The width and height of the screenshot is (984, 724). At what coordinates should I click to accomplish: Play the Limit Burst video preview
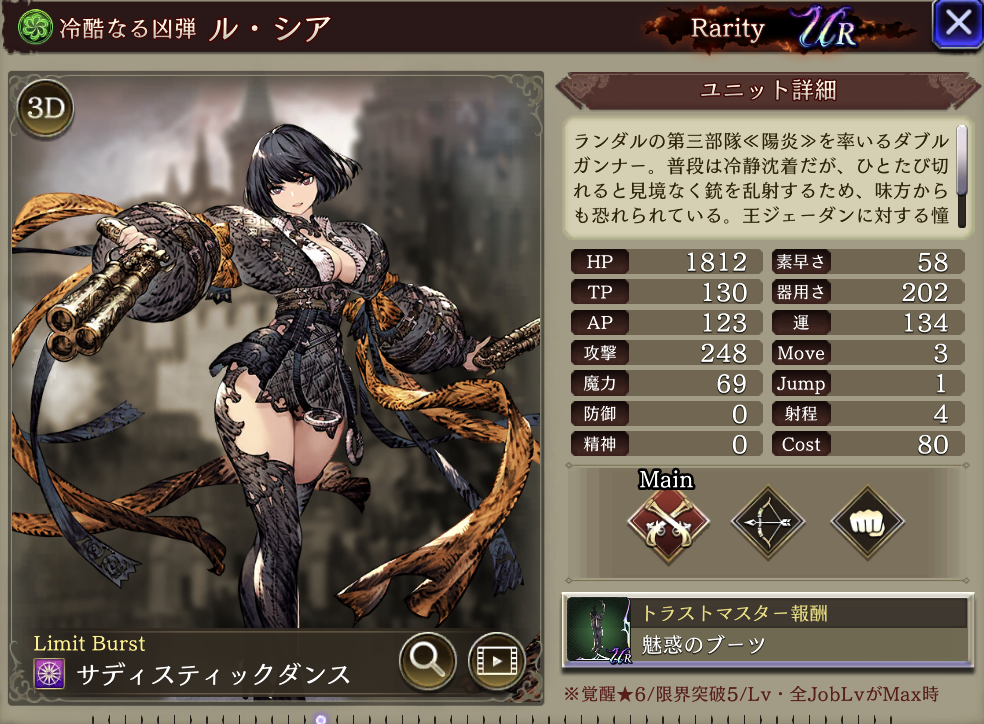click(x=496, y=660)
